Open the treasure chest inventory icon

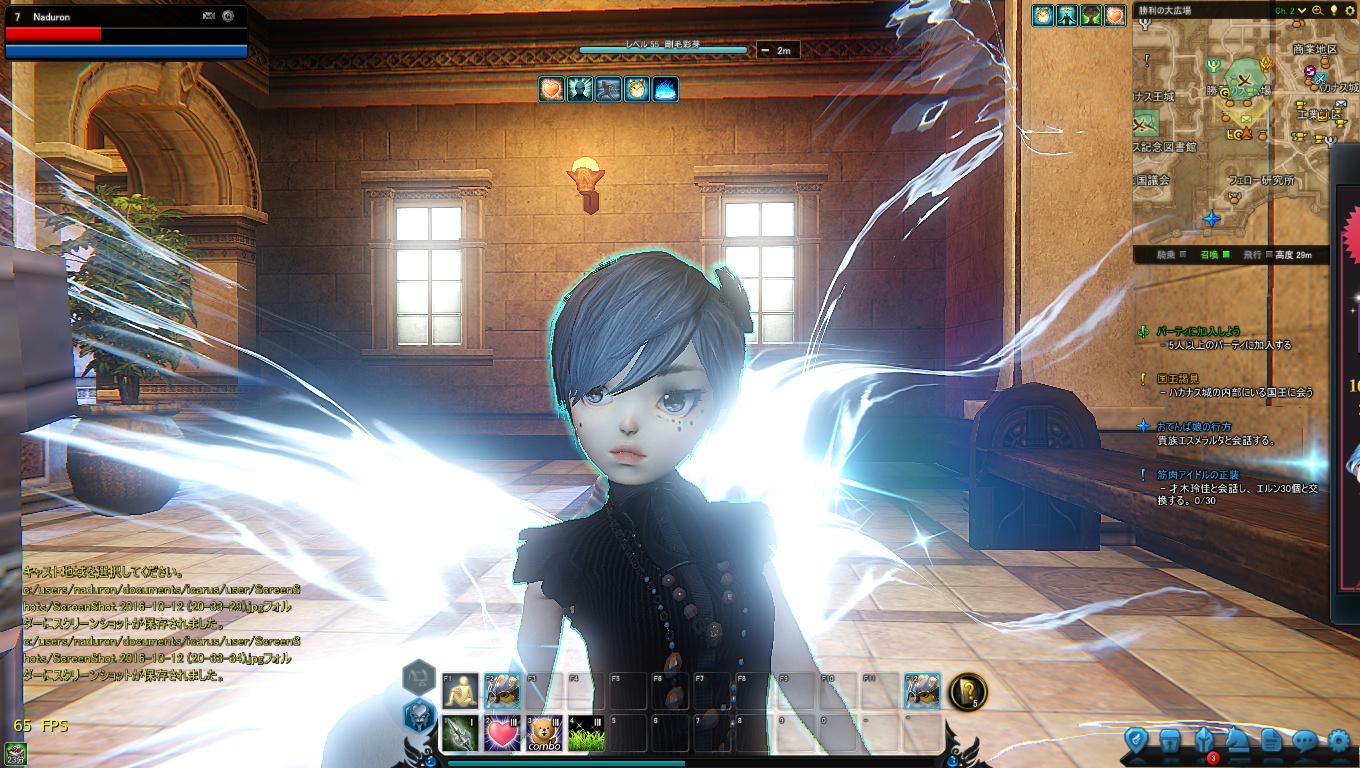1170,741
